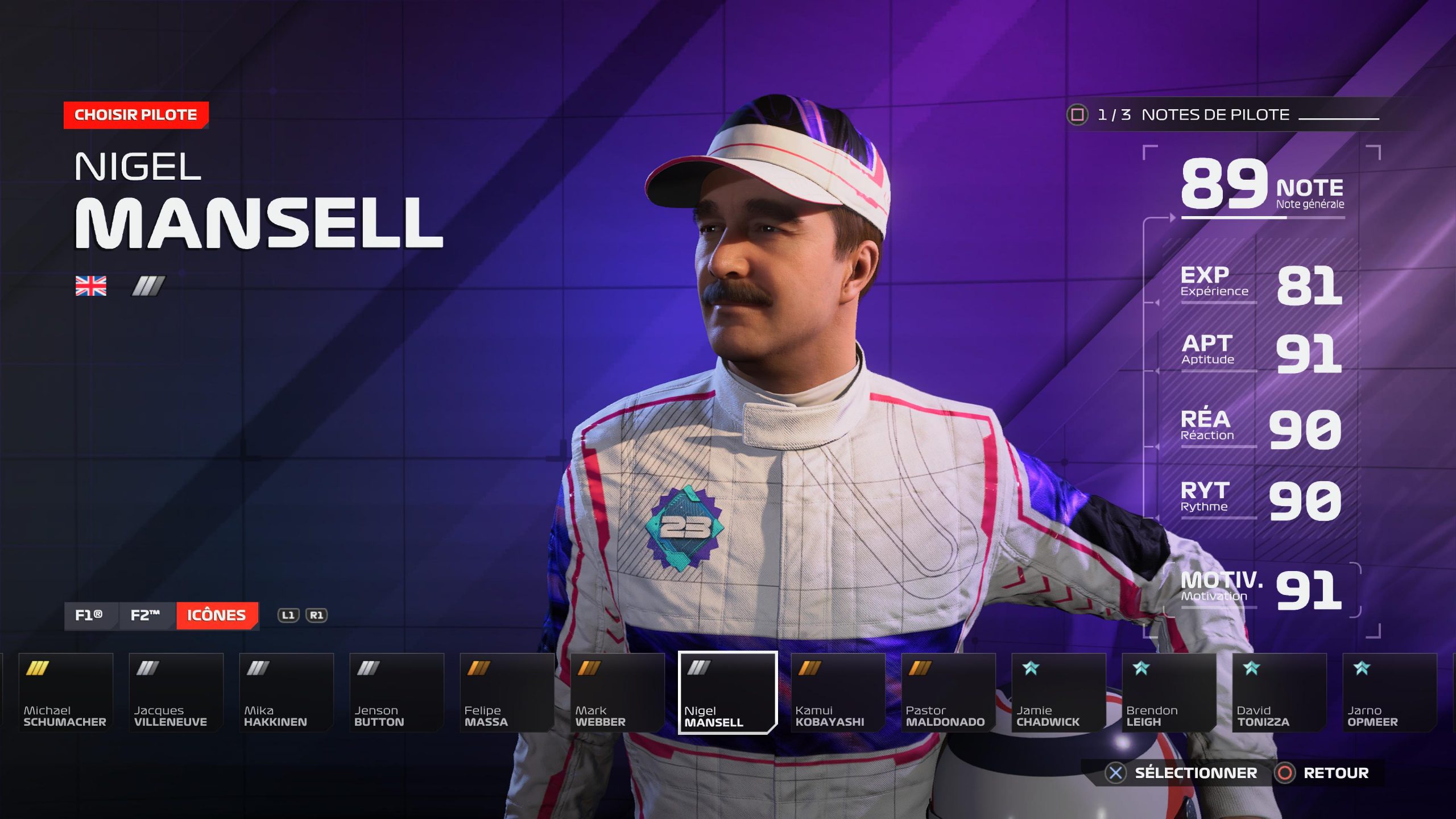The width and height of the screenshot is (1456, 819).
Task: Choose Michael Schumacher driver card
Action: (65, 692)
